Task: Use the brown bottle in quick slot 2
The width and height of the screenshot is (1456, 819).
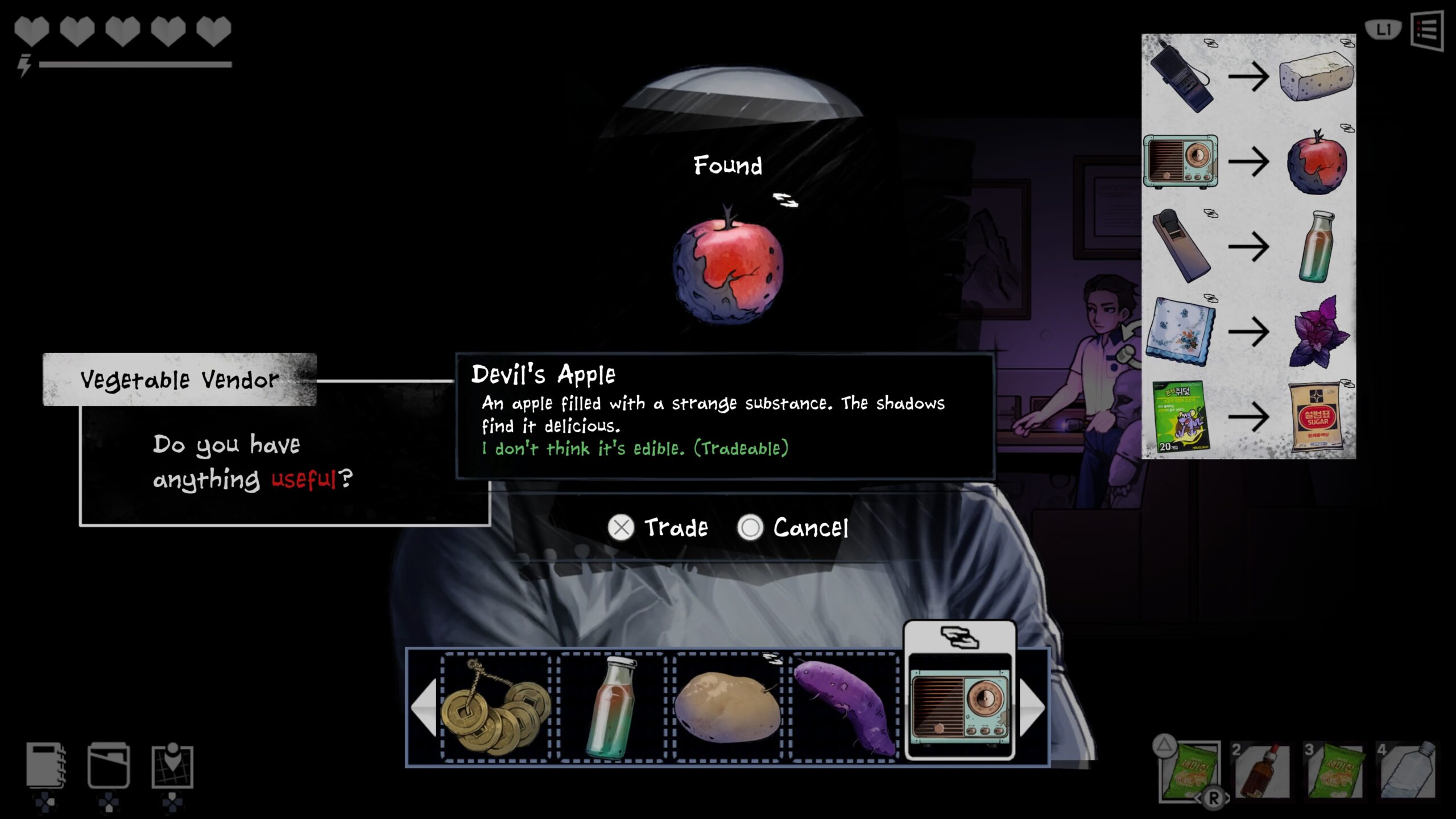Action: (1261, 771)
